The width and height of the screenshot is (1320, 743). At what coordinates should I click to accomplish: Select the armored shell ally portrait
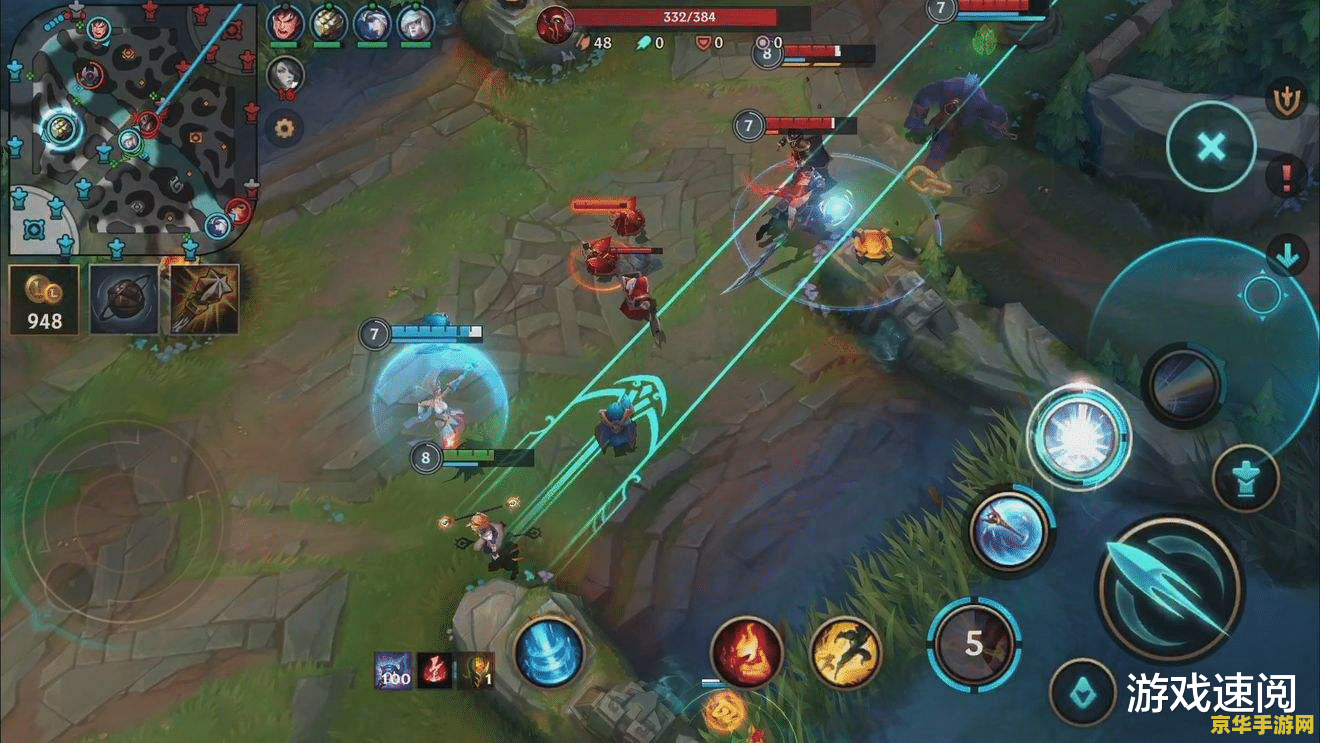click(x=327, y=23)
